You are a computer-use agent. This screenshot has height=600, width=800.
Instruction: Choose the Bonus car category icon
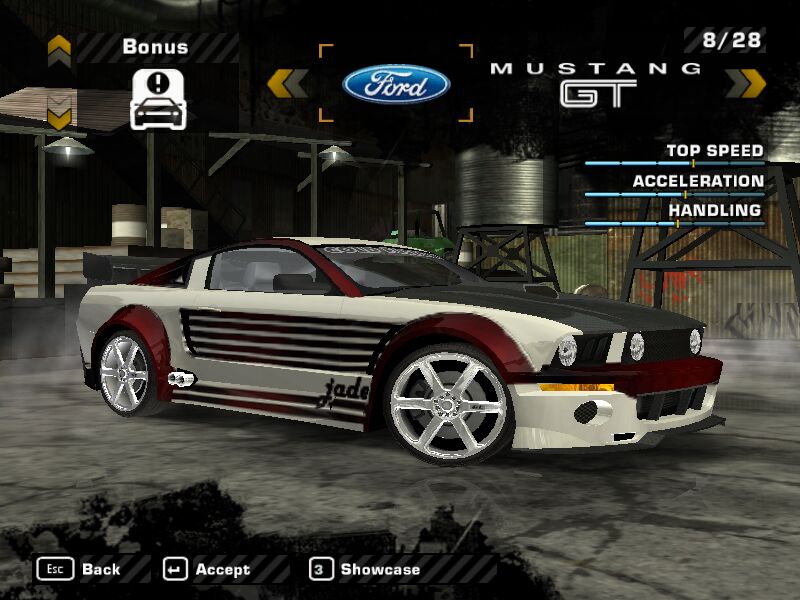(159, 99)
